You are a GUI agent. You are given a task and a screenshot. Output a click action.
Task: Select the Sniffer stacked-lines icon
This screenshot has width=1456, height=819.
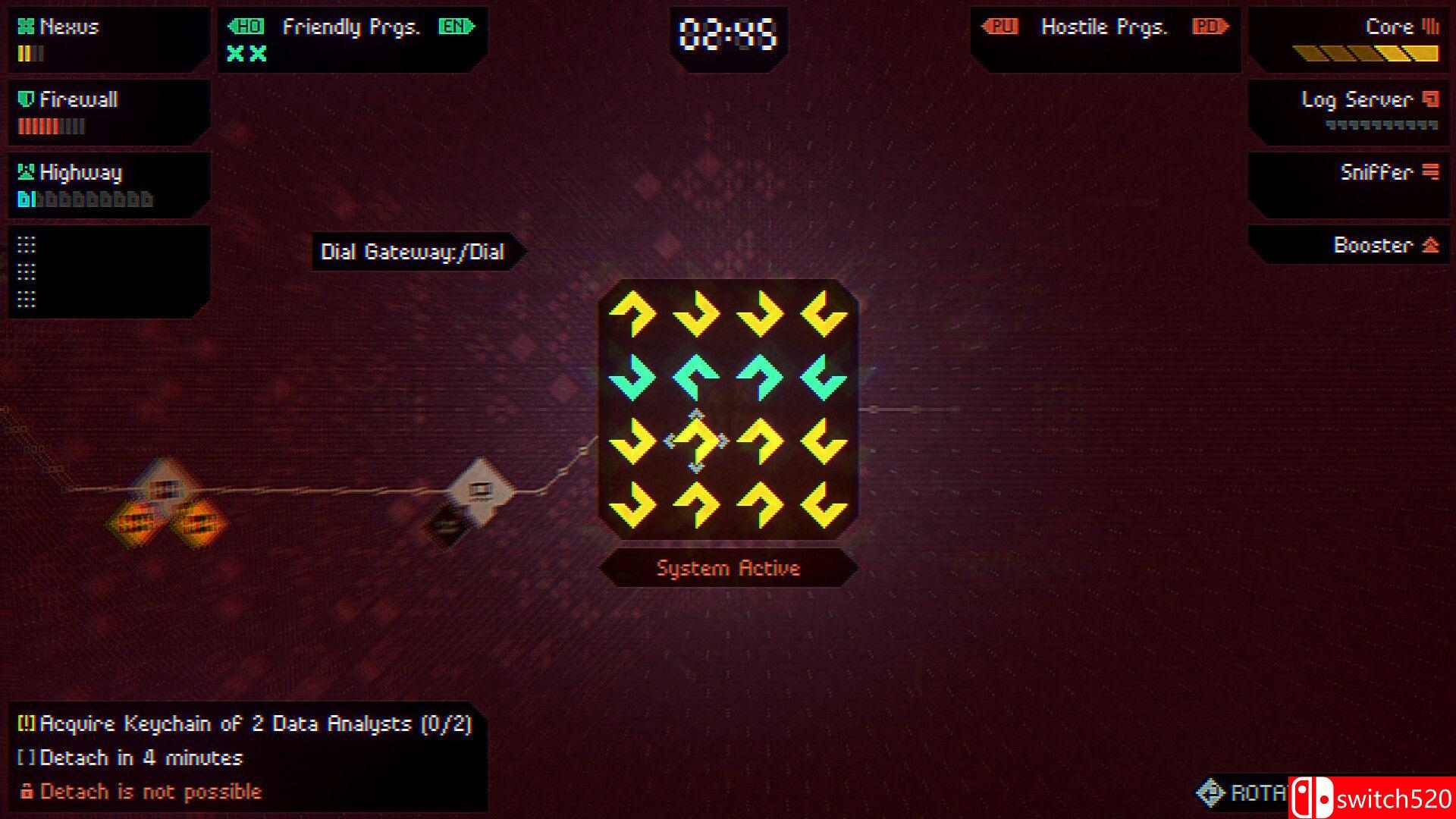coord(1432,171)
